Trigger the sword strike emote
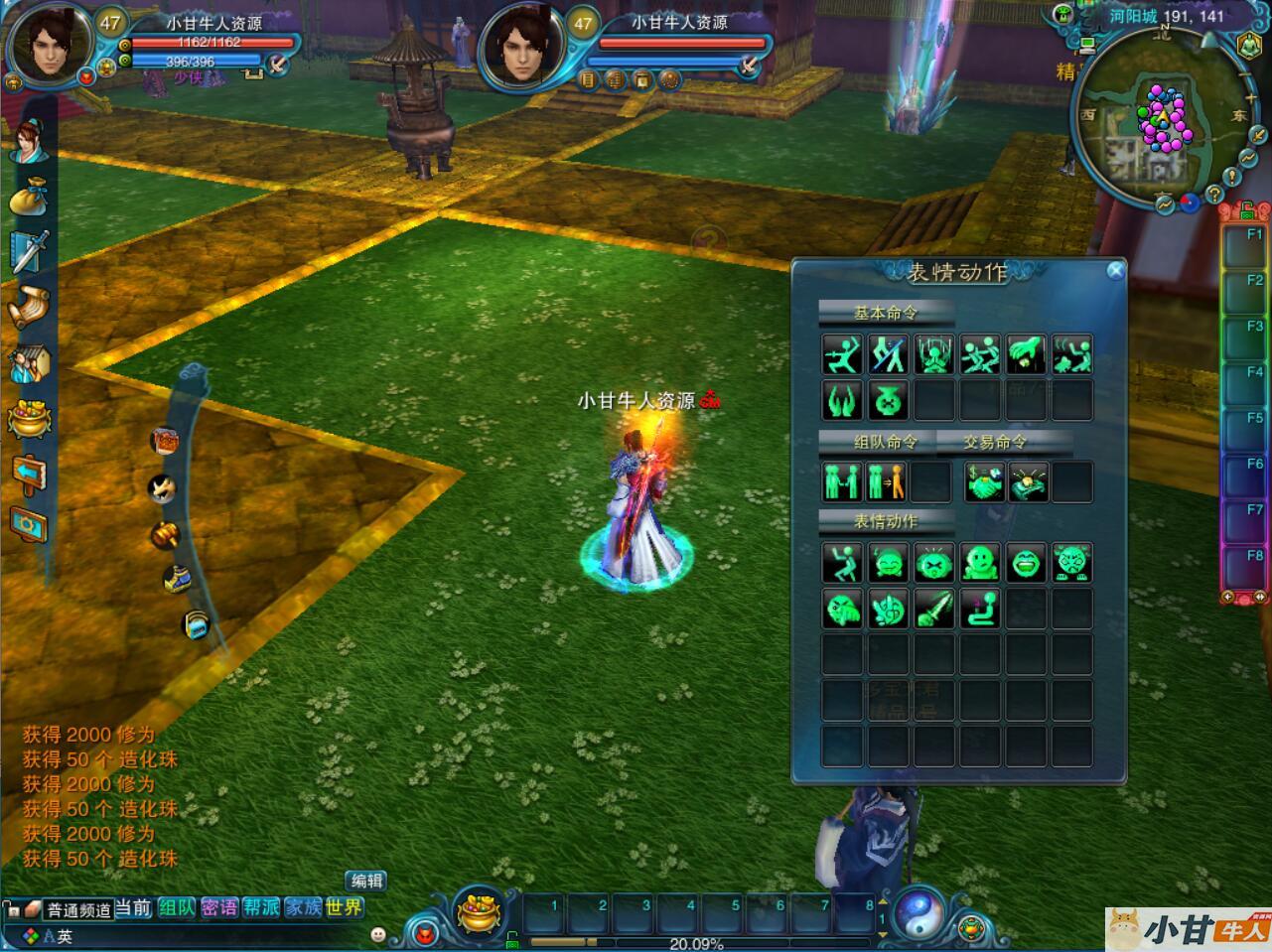Viewport: 1272px width, 952px height. 933,609
